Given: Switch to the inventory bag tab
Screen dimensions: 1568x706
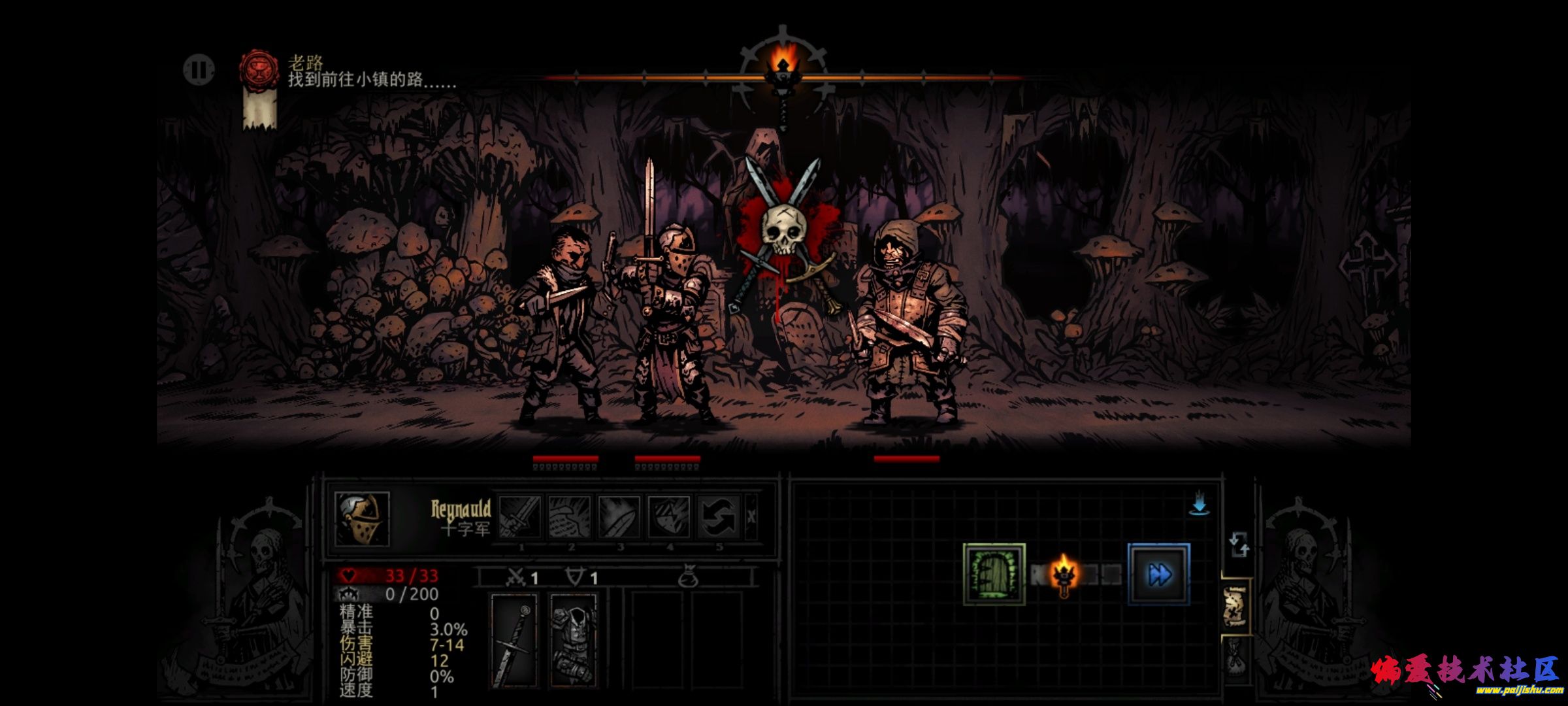Looking at the screenshot, I should point(1235,662).
